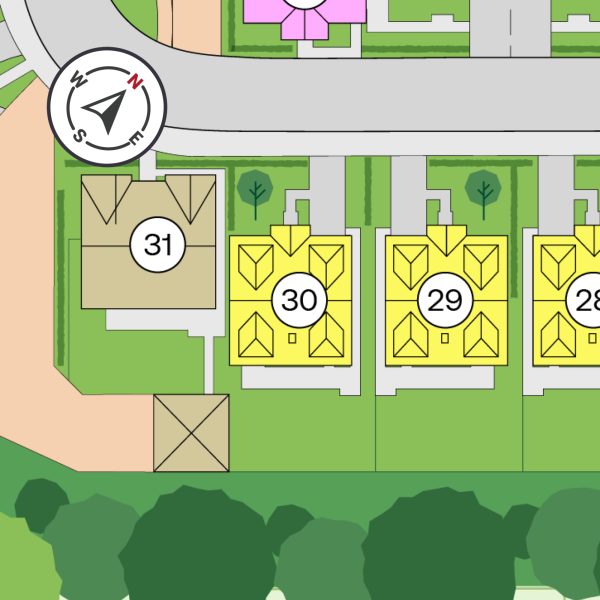Open plot 30 details
The height and width of the screenshot is (600, 600).
point(299,300)
